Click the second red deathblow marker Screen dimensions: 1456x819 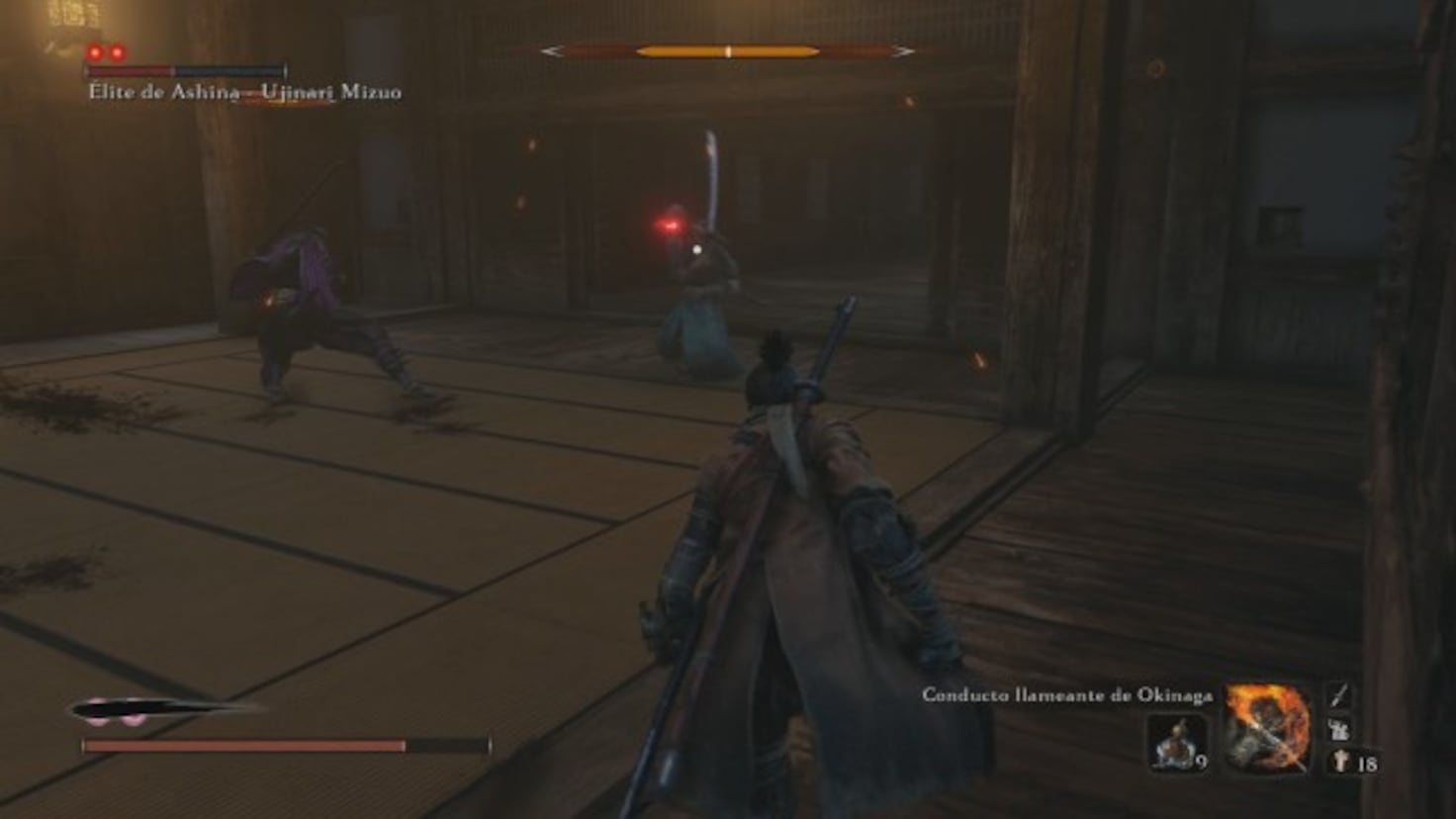(x=116, y=52)
